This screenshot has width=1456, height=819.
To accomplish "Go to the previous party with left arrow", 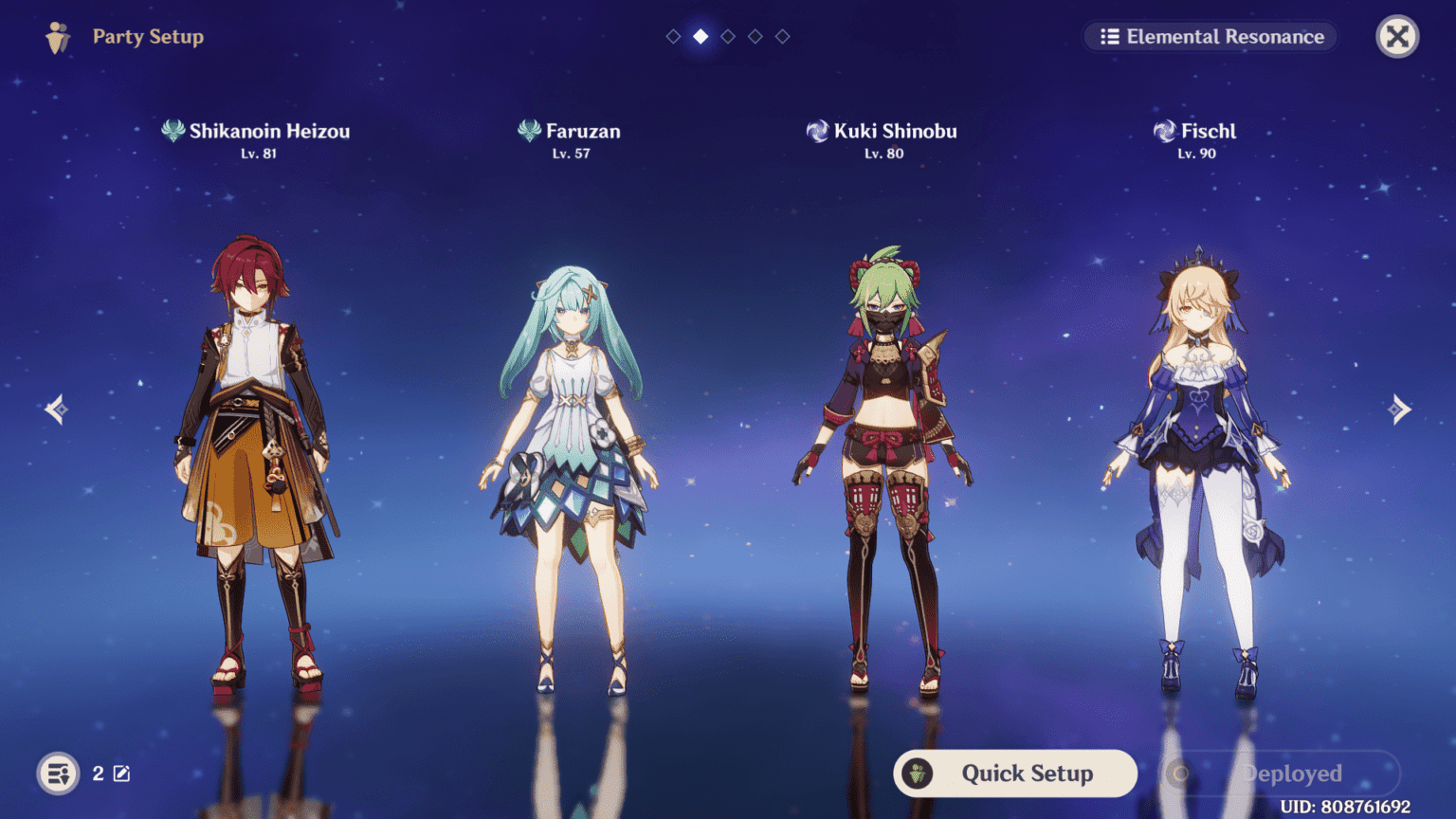I will point(56,409).
